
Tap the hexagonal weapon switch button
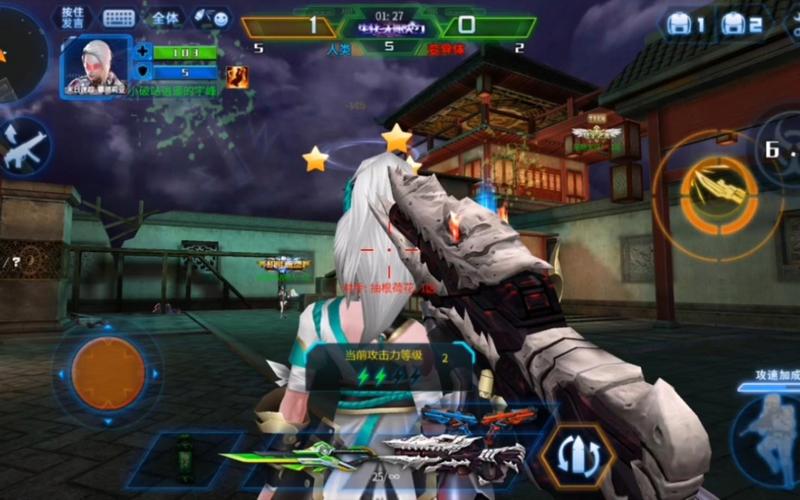(x=577, y=457)
